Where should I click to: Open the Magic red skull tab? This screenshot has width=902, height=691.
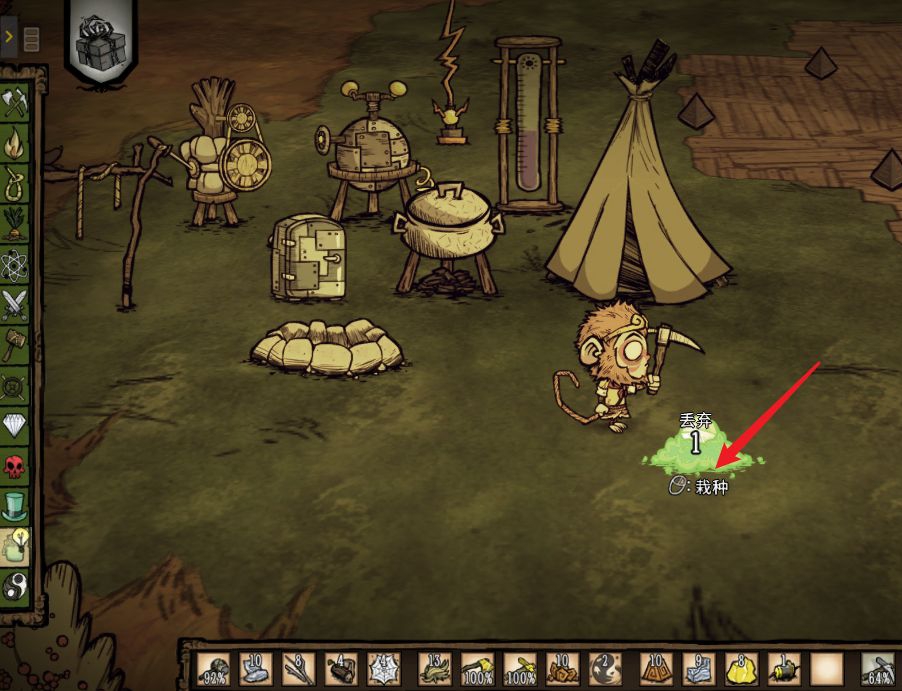coord(16,467)
